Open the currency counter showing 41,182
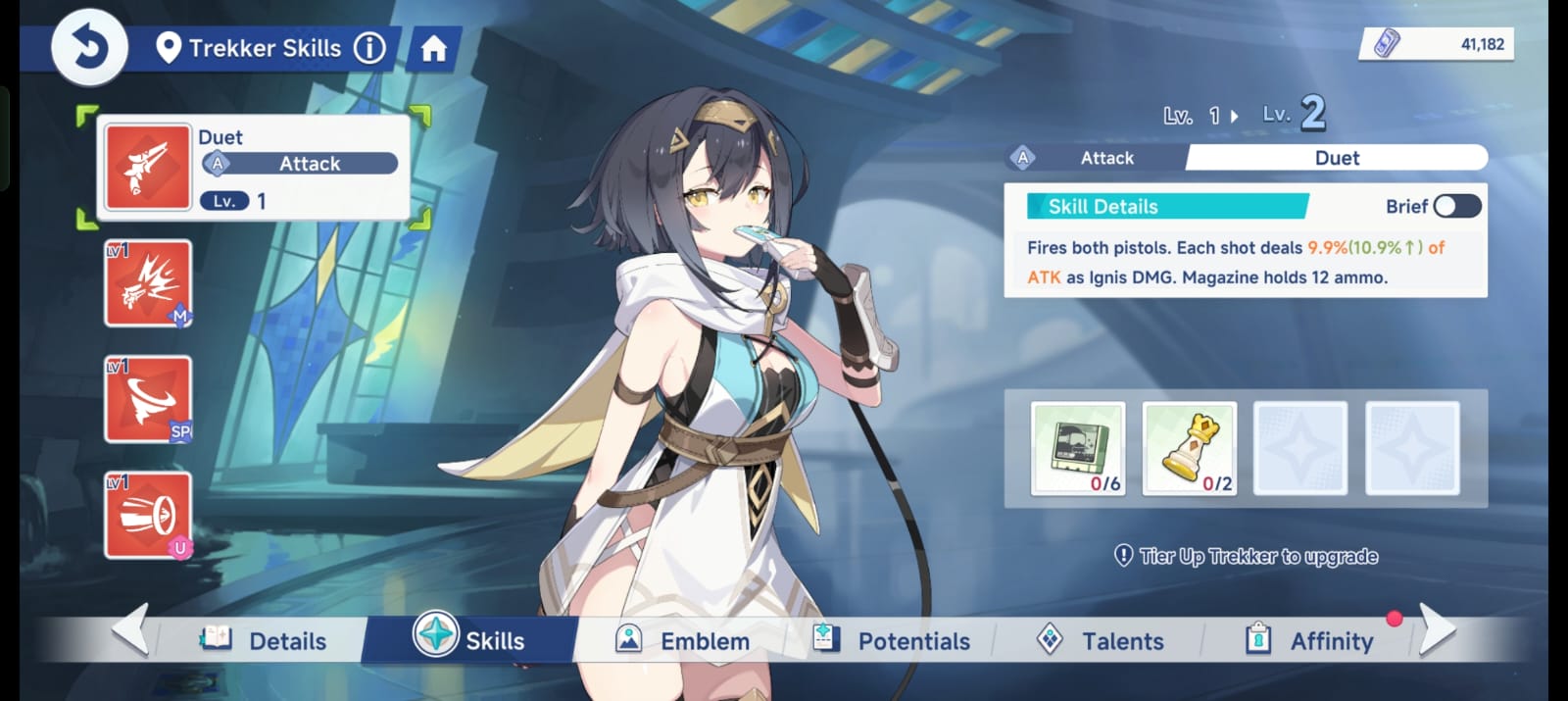 [1438, 44]
